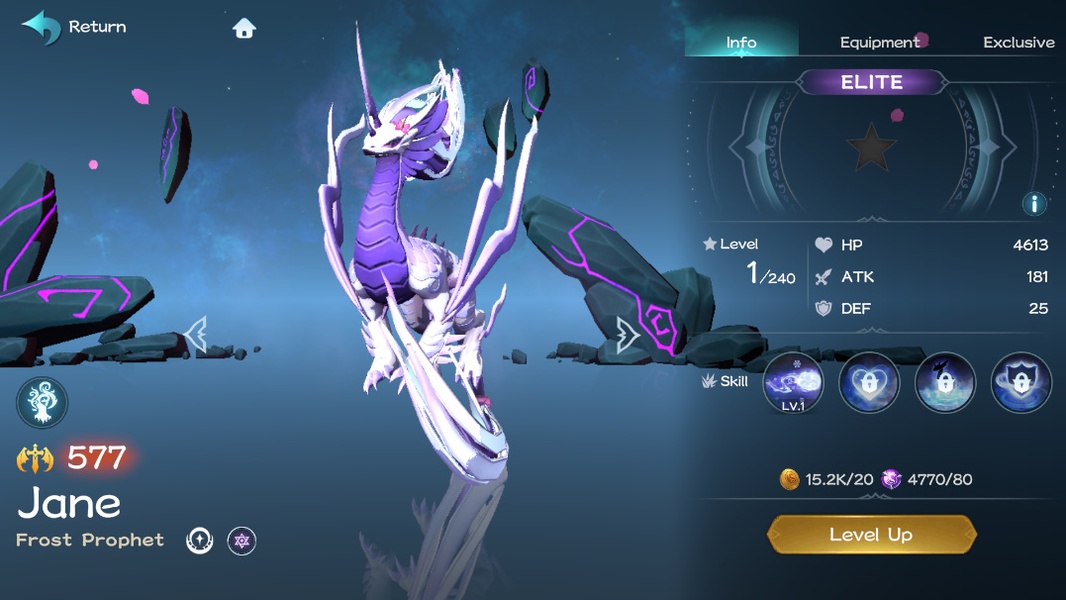Switch to the Info tab
This screenshot has height=600, width=1066.
741,42
